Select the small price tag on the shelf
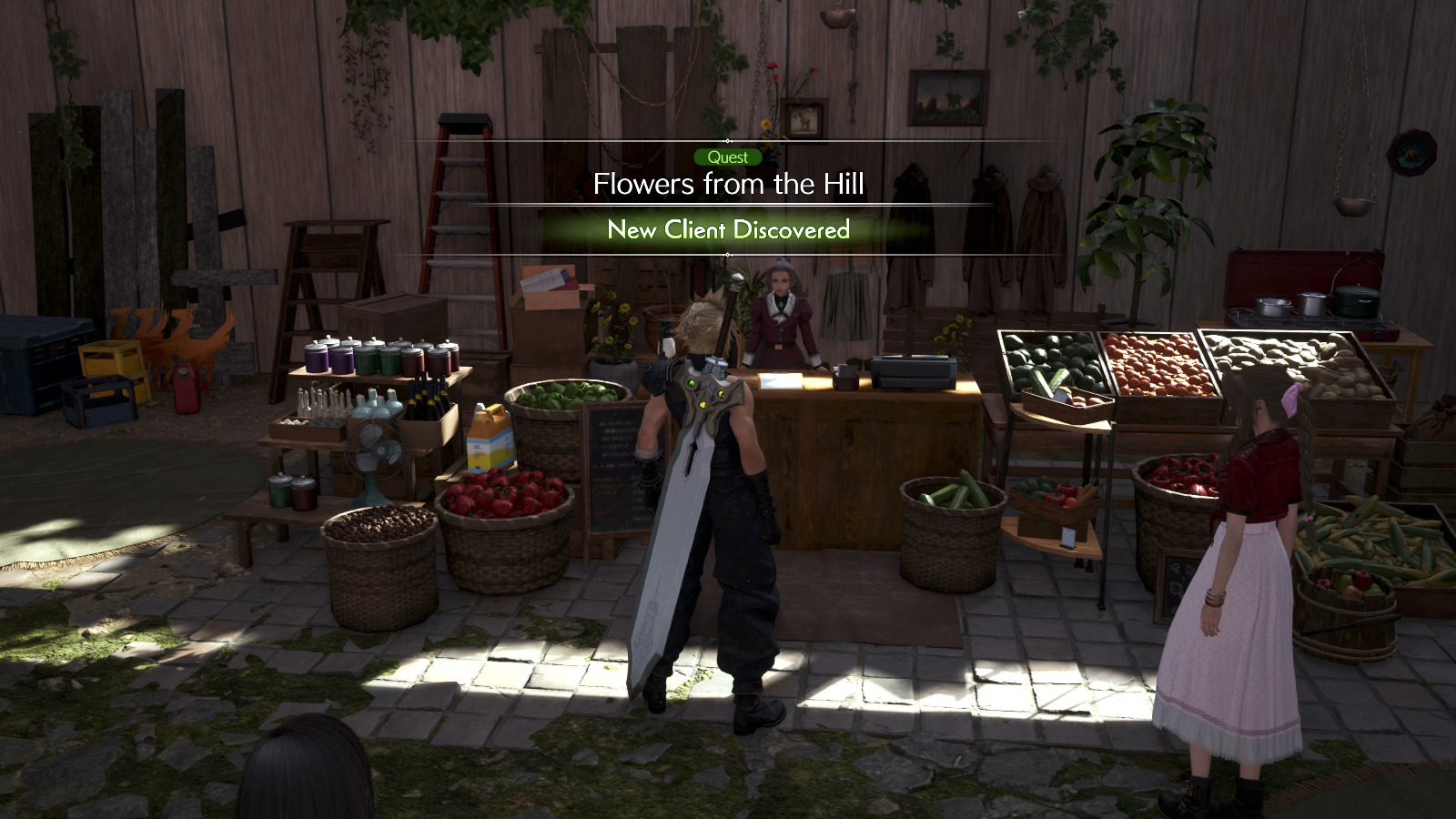 1068,537
